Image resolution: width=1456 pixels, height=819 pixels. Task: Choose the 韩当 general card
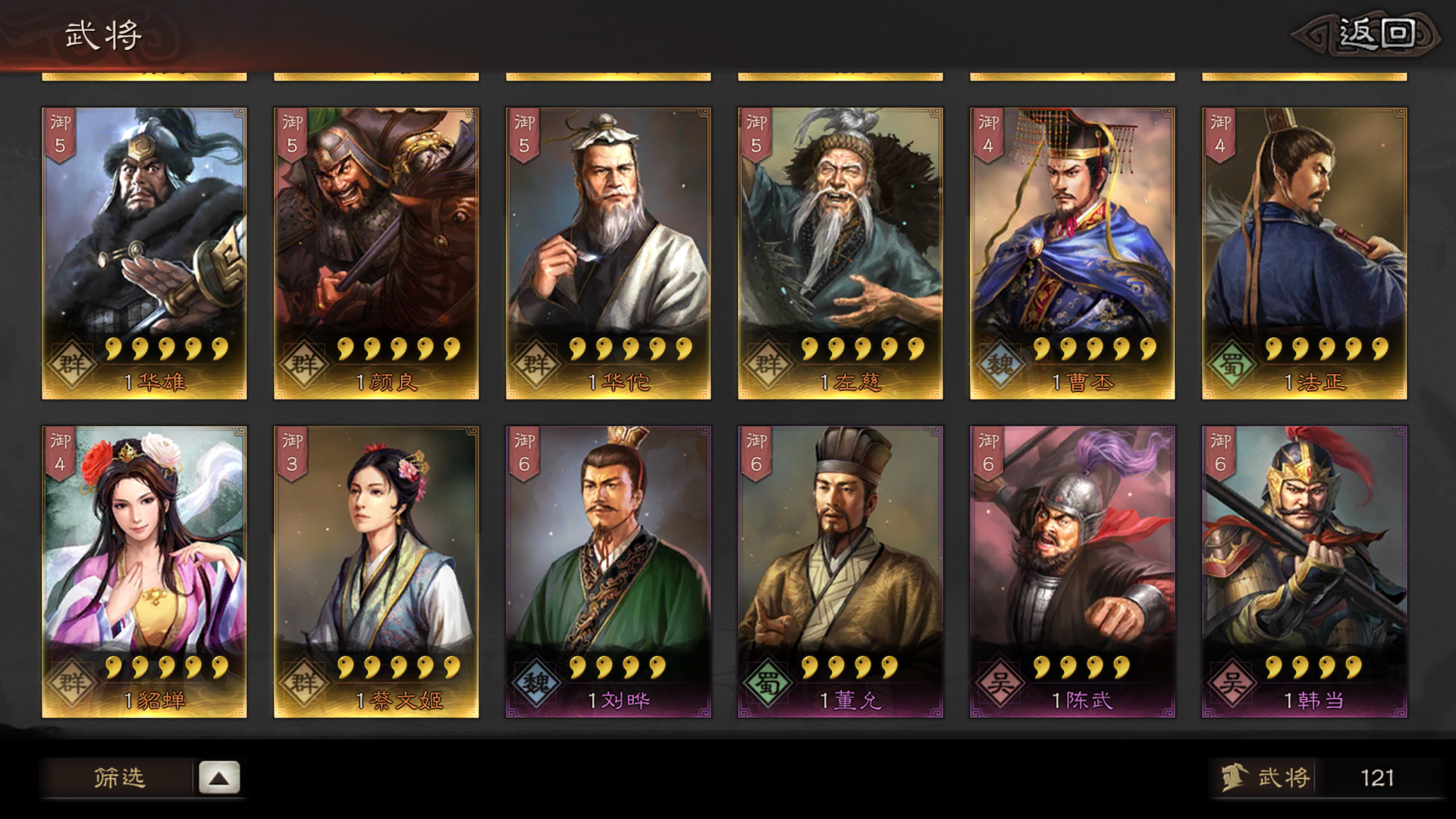click(1304, 572)
